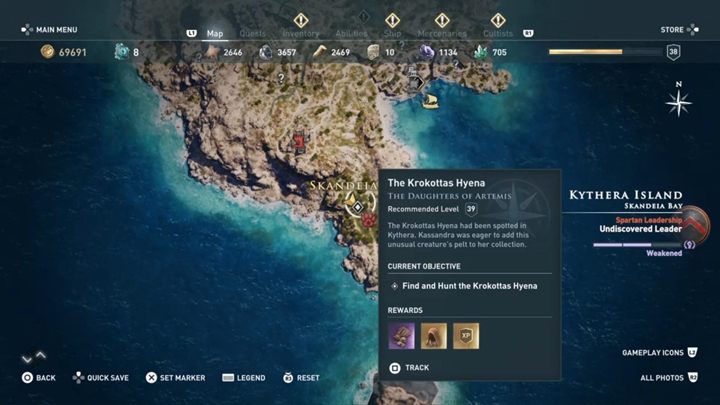
Task: Select the Map tab
Action: click(214, 33)
